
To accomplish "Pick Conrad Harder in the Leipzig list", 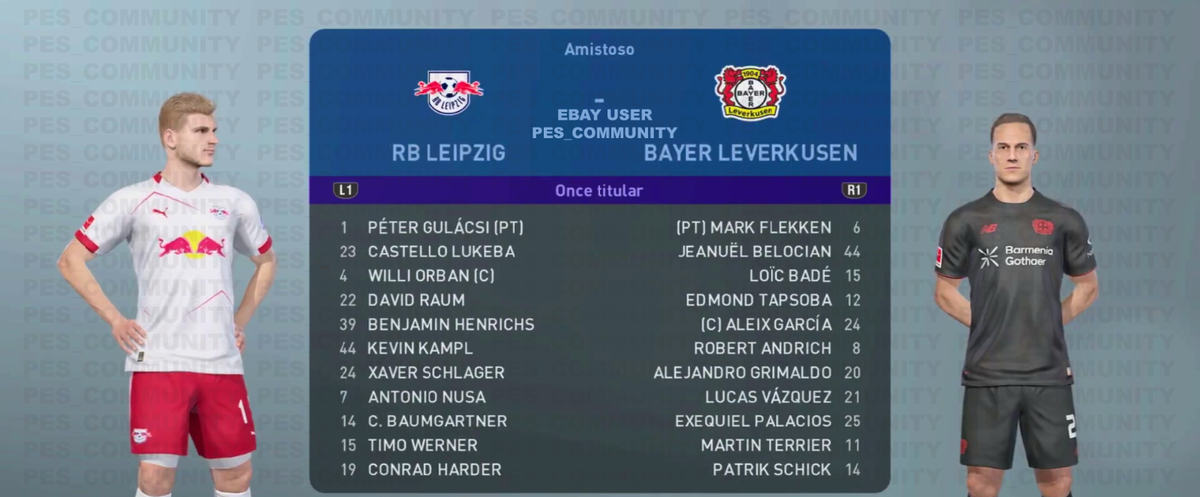I will tap(434, 469).
